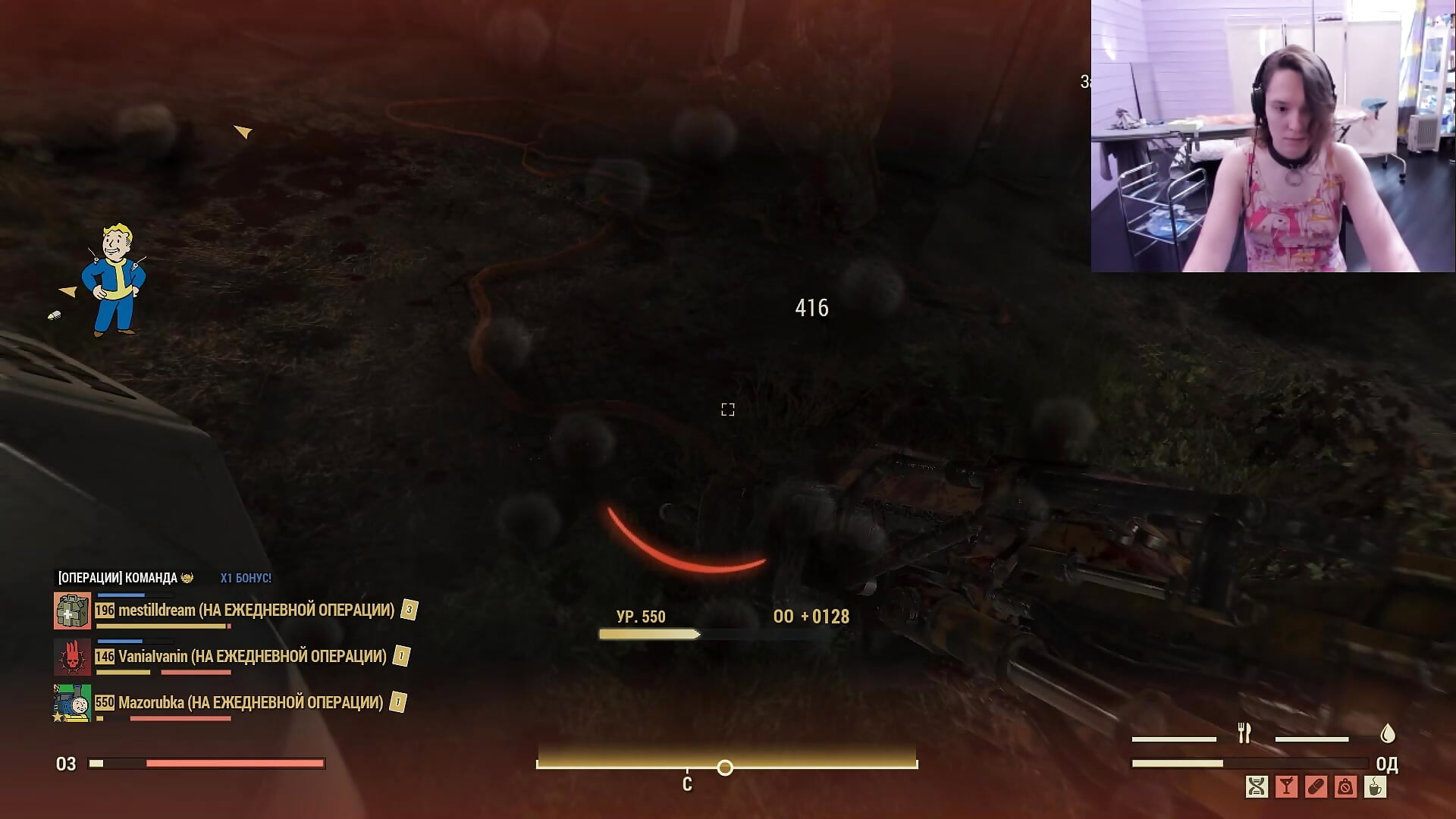
Task: Click Mazorubka's perk card slot badge
Action: pyautogui.click(x=396, y=702)
